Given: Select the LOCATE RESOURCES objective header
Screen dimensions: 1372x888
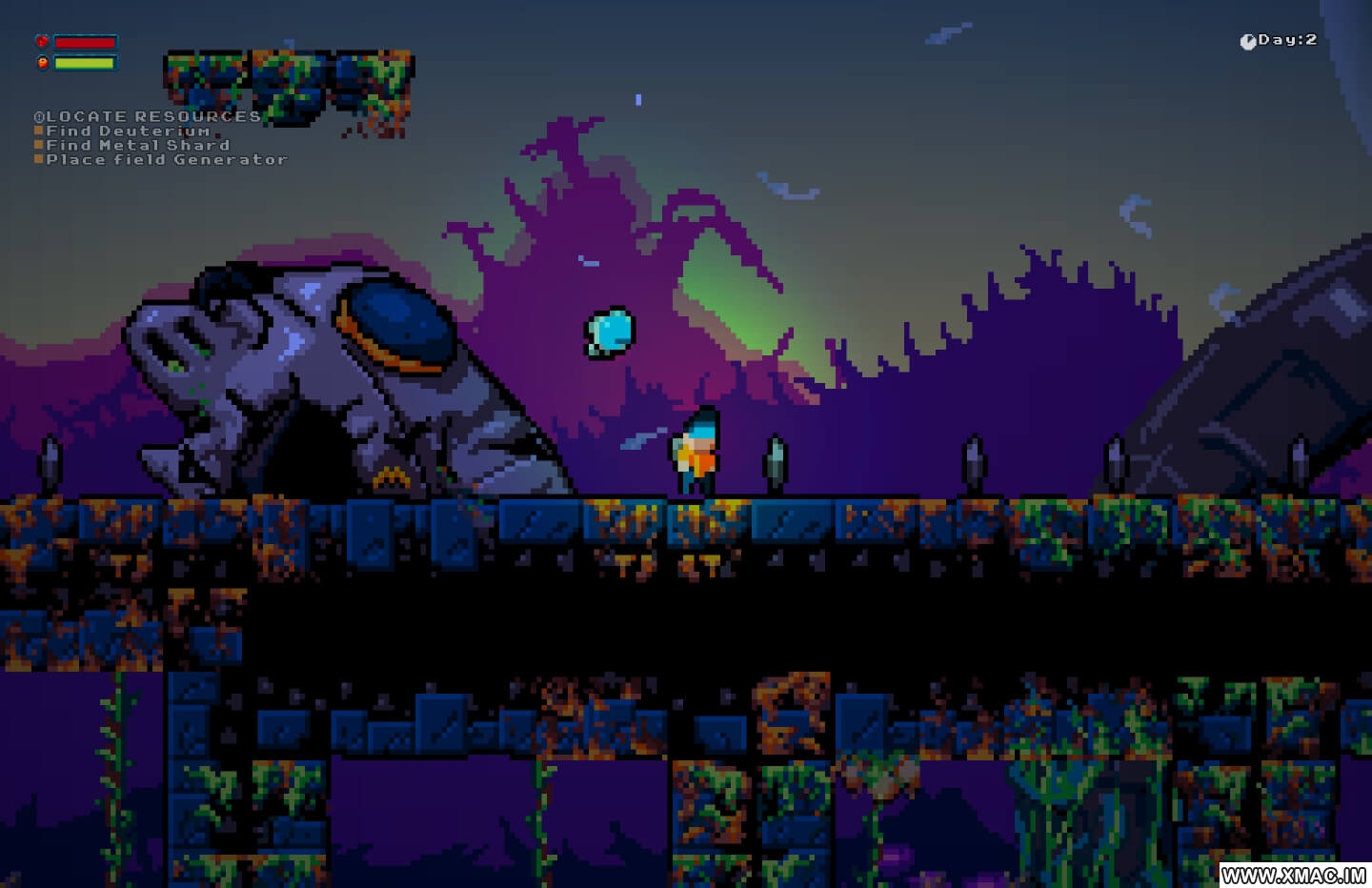Looking at the screenshot, I should (x=148, y=116).
